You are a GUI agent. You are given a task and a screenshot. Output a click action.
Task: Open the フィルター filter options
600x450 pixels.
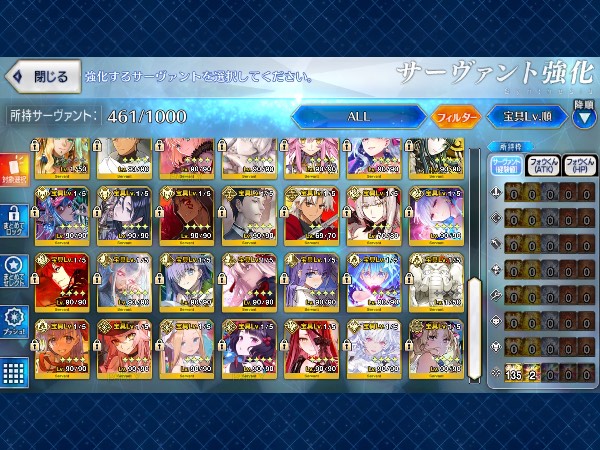point(458,116)
